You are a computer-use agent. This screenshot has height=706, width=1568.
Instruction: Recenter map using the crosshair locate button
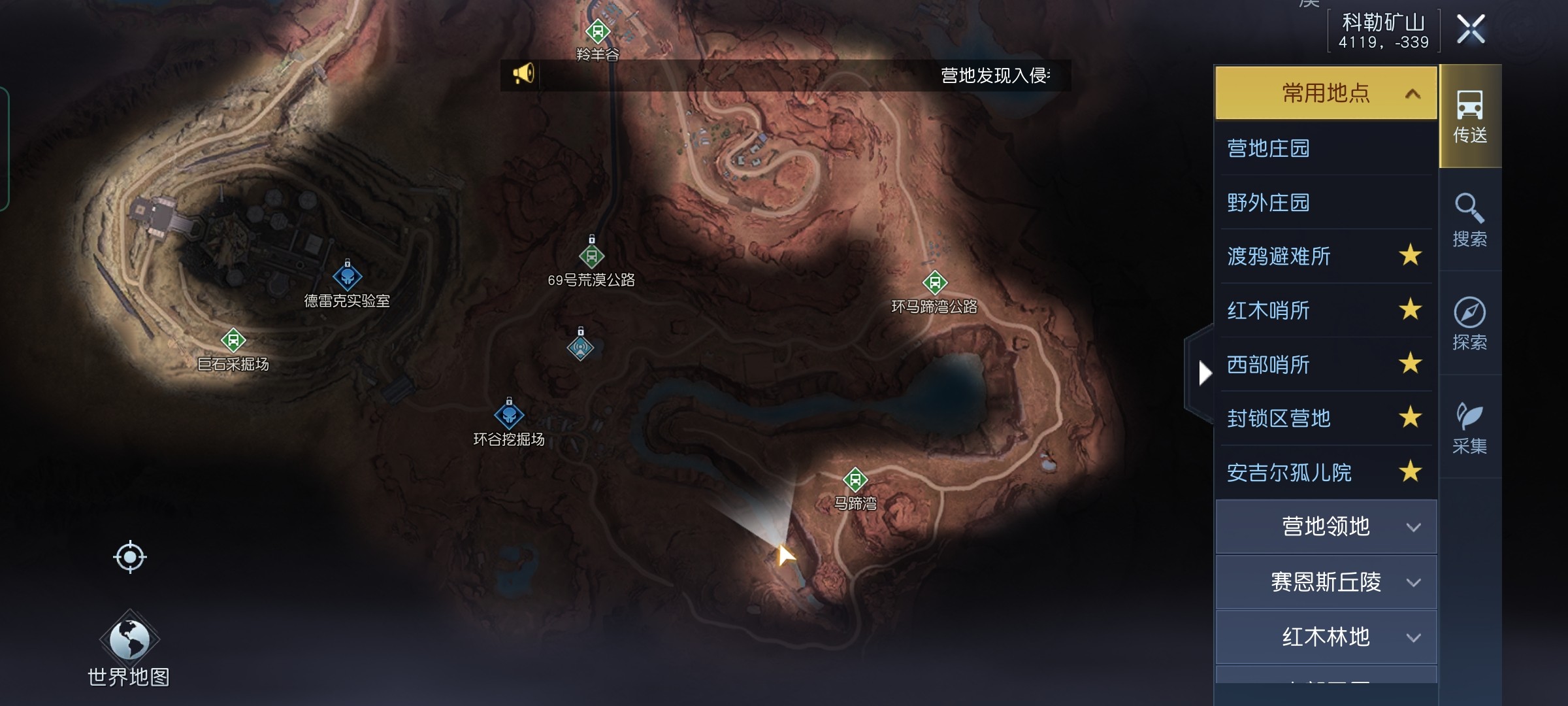coord(129,557)
